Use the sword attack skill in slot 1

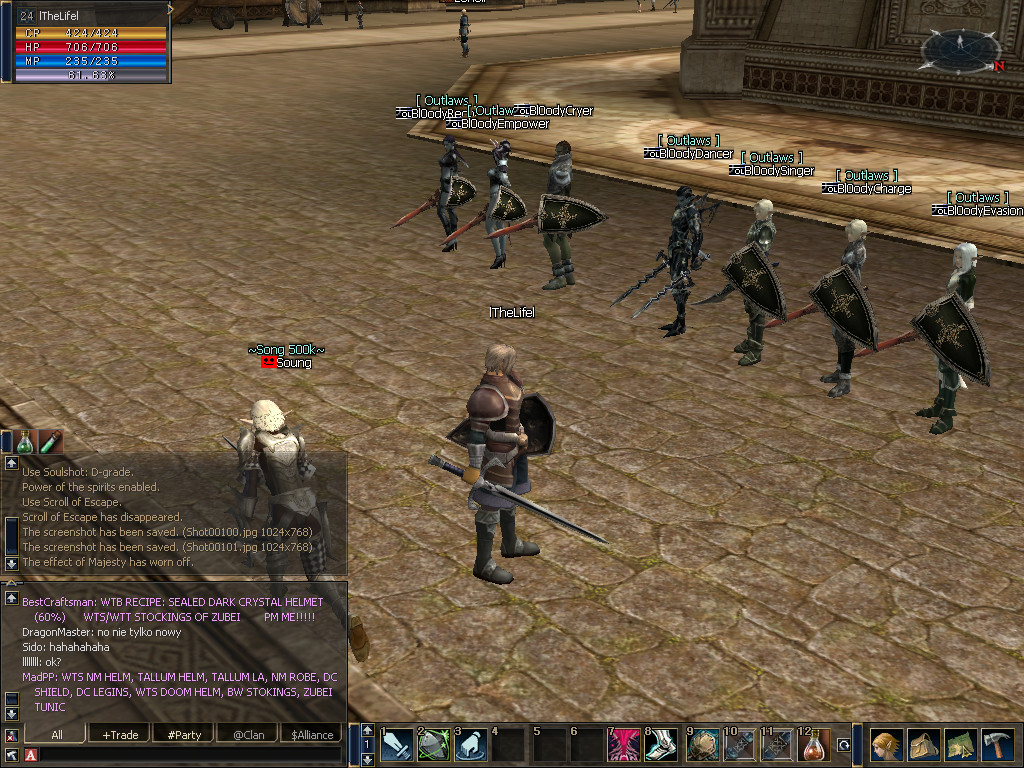tap(396, 745)
